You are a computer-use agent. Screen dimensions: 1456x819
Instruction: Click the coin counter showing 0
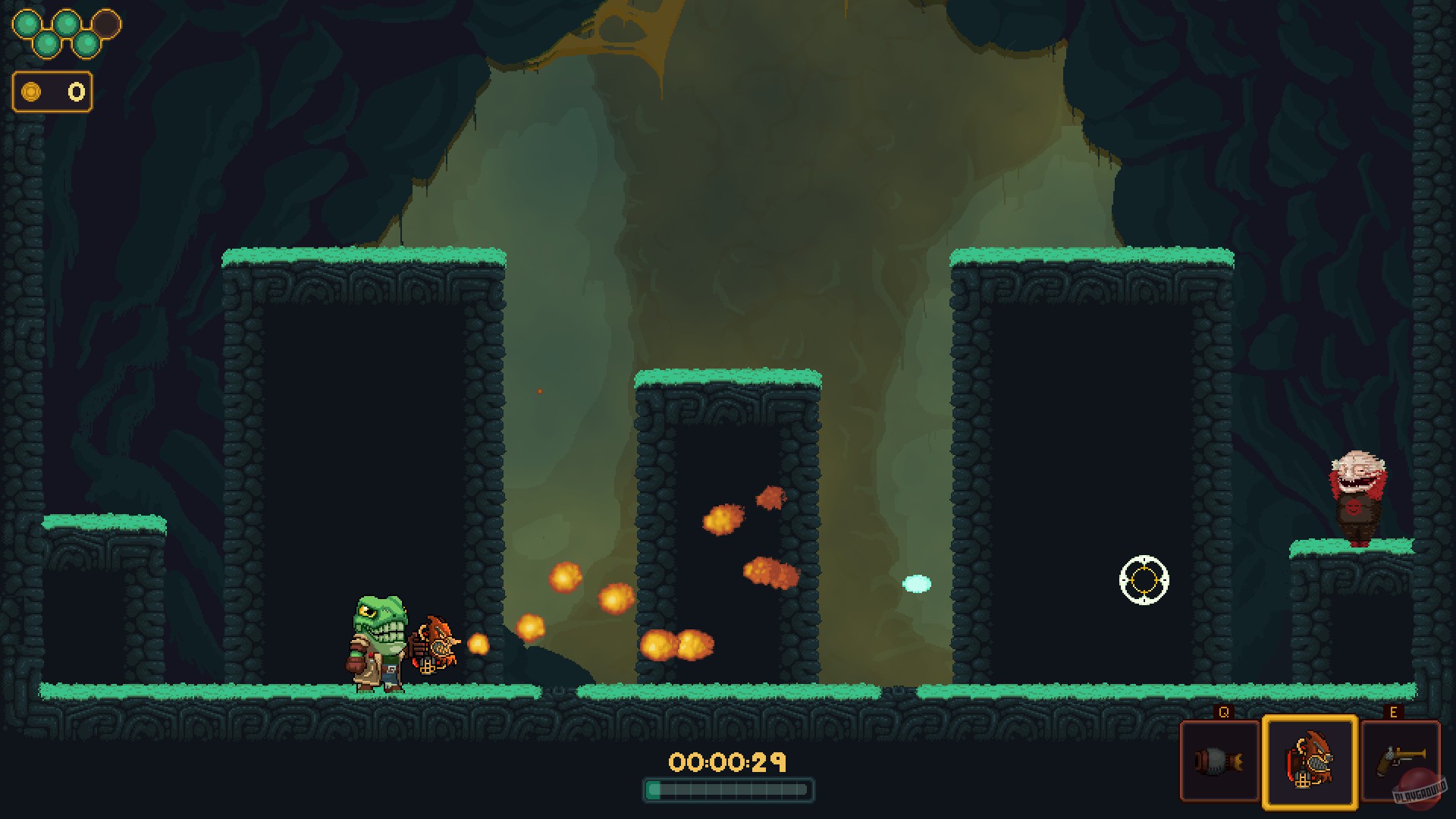[75, 91]
